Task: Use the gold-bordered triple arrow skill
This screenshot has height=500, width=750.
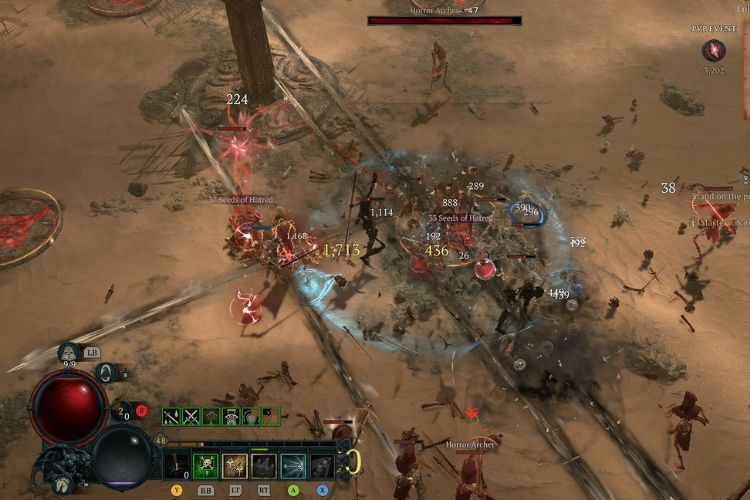Action: (x=235, y=465)
